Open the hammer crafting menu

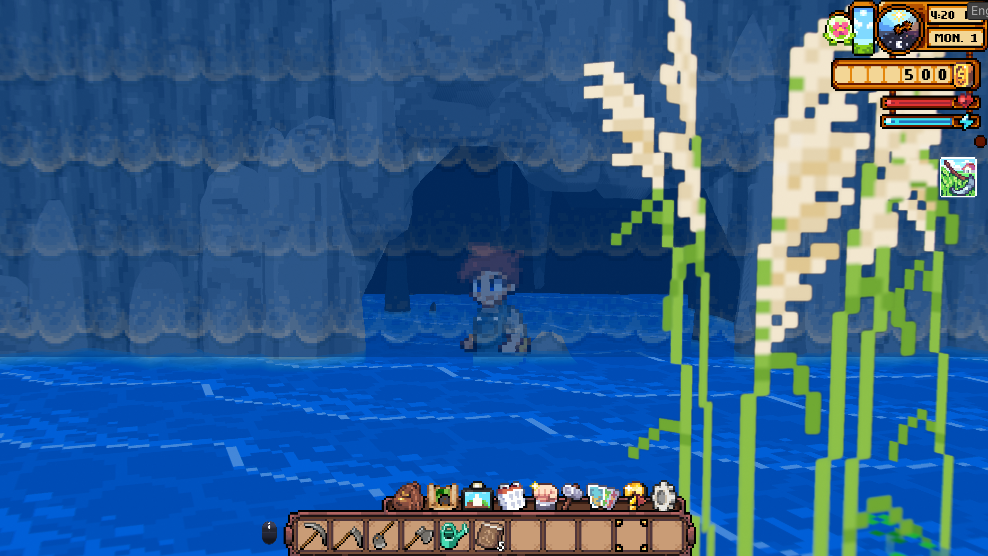tap(573, 496)
